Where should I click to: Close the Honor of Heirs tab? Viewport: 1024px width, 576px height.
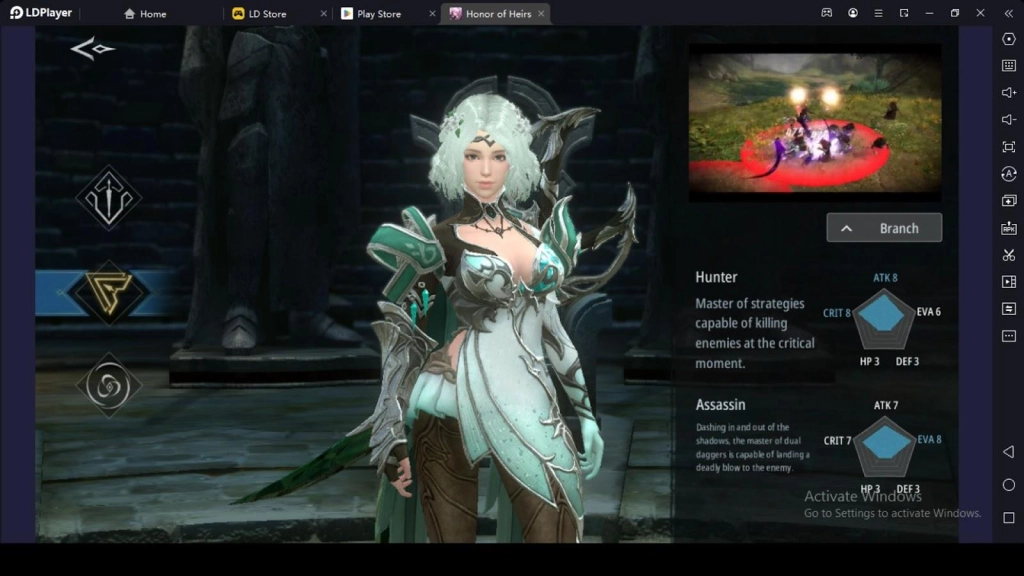coord(541,14)
